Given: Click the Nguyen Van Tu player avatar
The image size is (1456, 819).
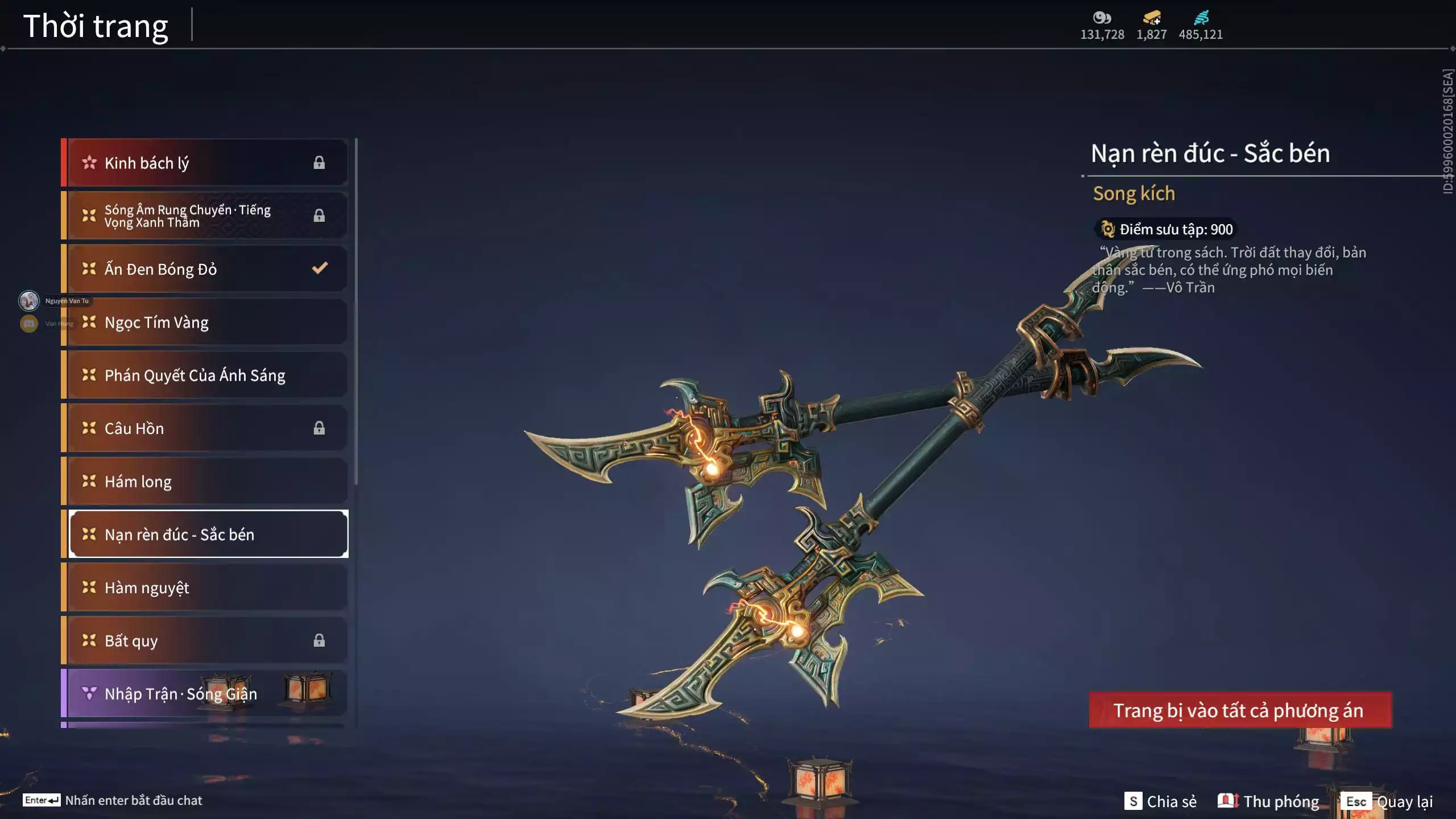Looking at the screenshot, I should click(x=29, y=300).
